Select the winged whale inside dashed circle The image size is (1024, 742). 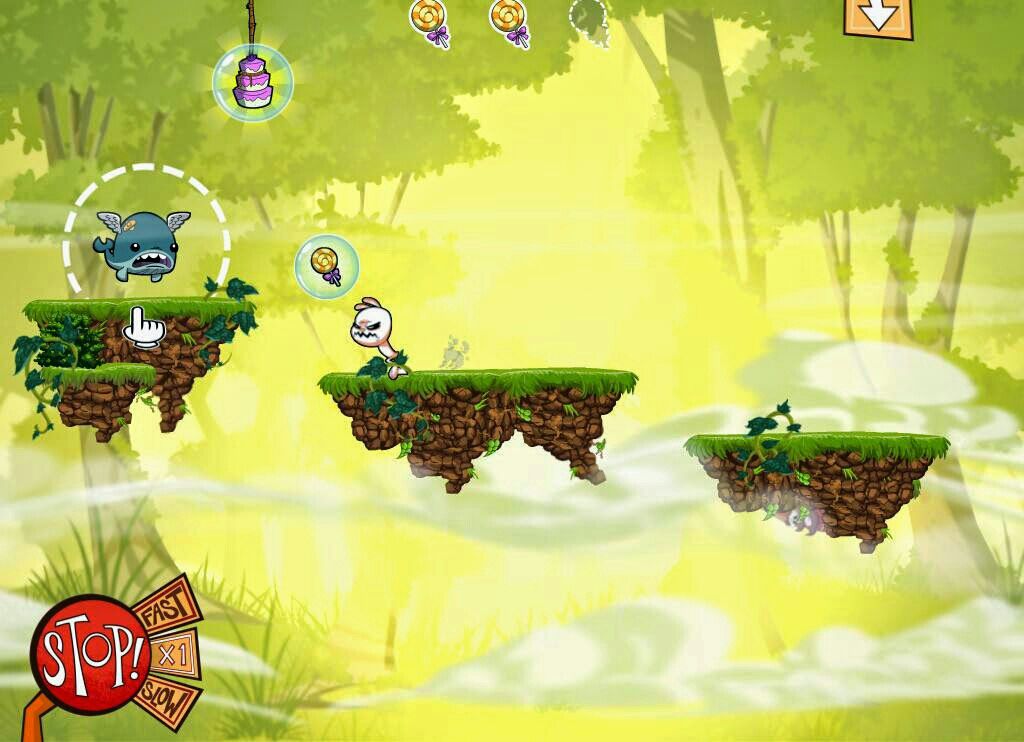click(x=141, y=244)
